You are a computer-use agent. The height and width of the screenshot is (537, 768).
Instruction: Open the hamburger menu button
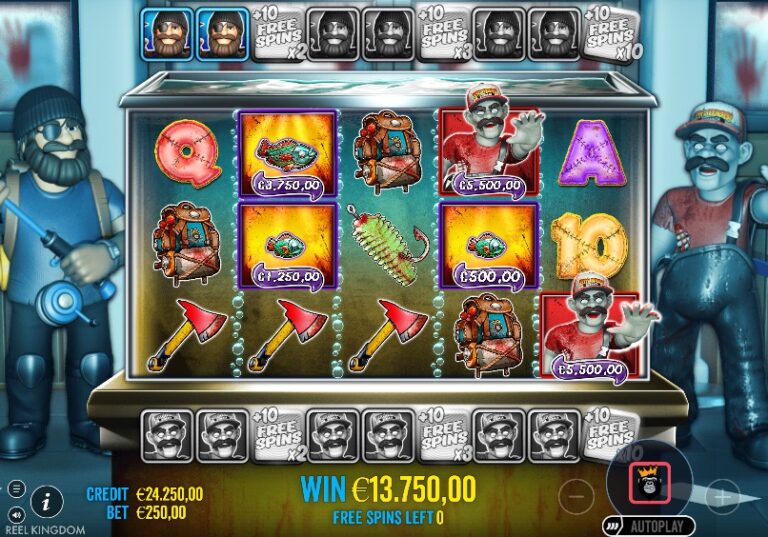click(16, 488)
